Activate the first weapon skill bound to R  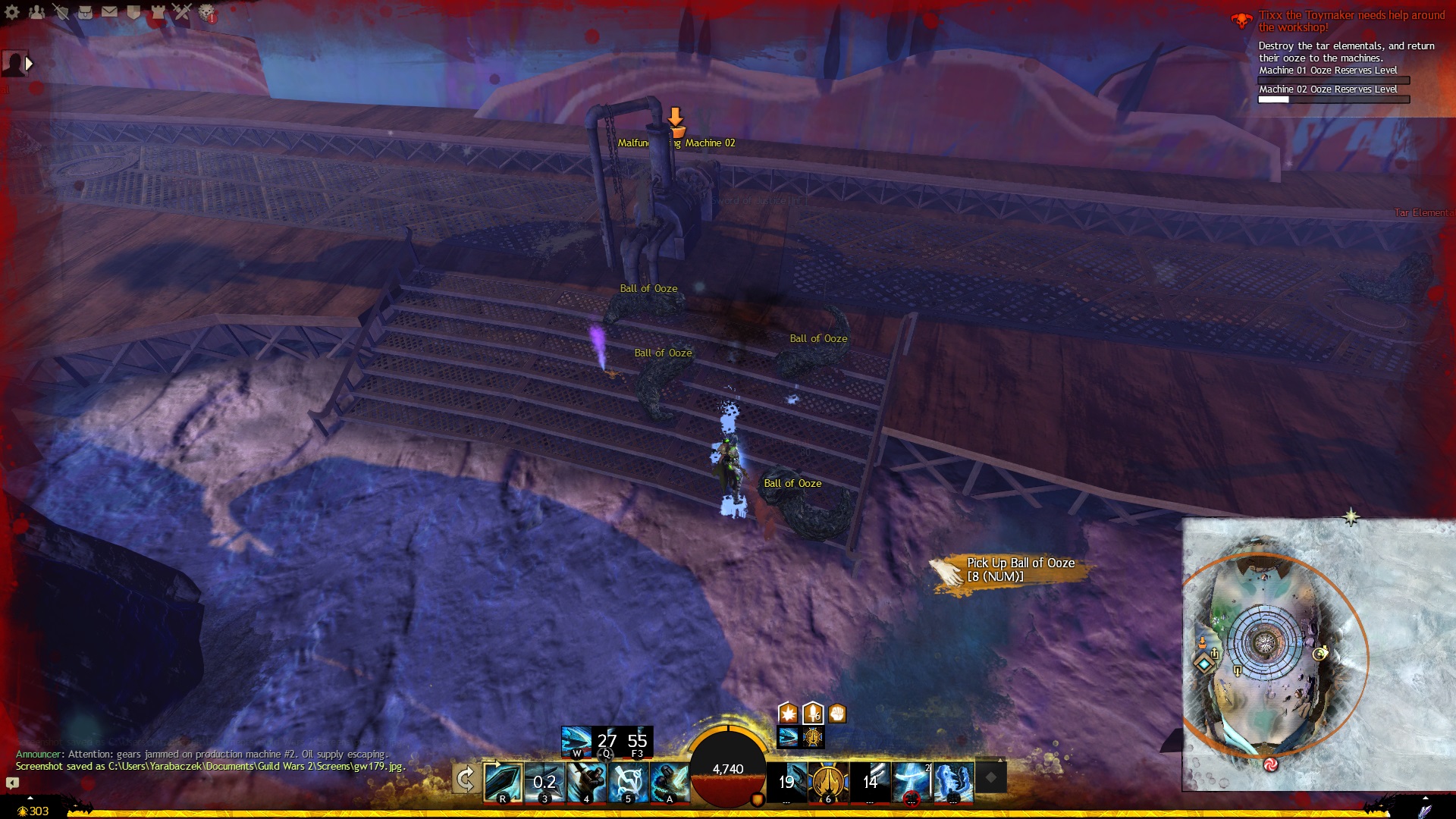503,781
